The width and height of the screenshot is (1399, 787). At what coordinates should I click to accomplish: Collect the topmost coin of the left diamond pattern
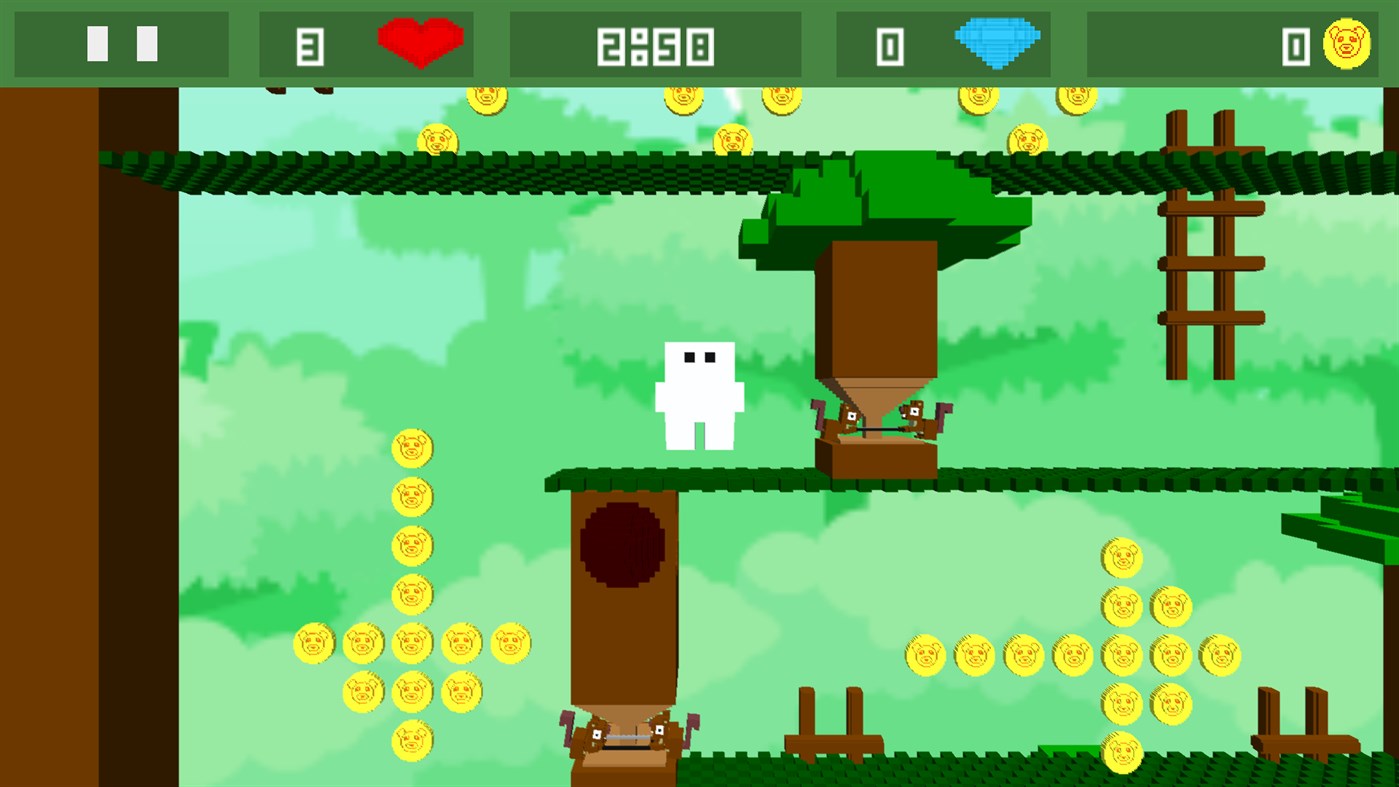pyautogui.click(x=413, y=447)
